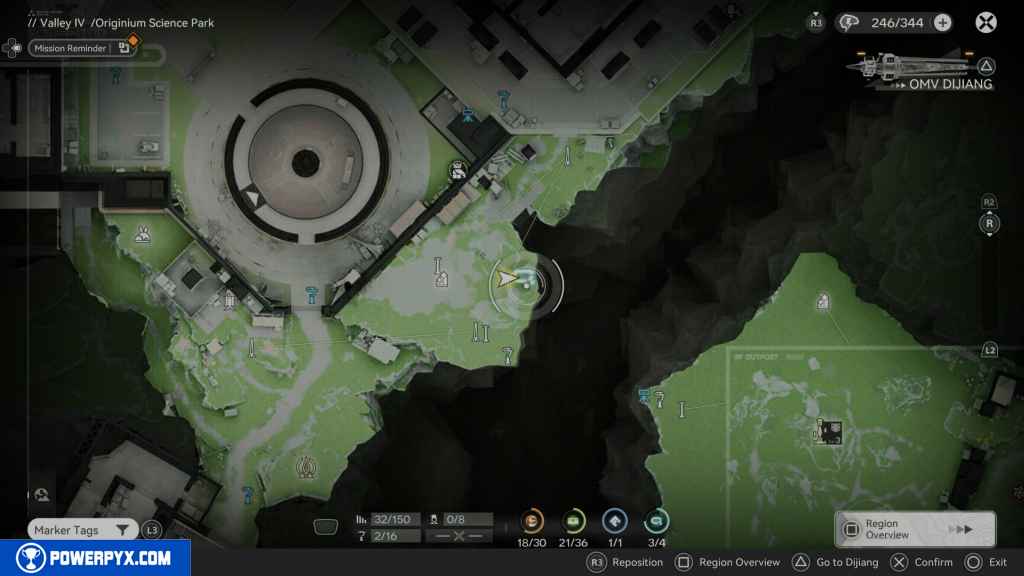Click the triangle marker on the ring building
Viewport: 1024px width, 576px height.
(253, 198)
